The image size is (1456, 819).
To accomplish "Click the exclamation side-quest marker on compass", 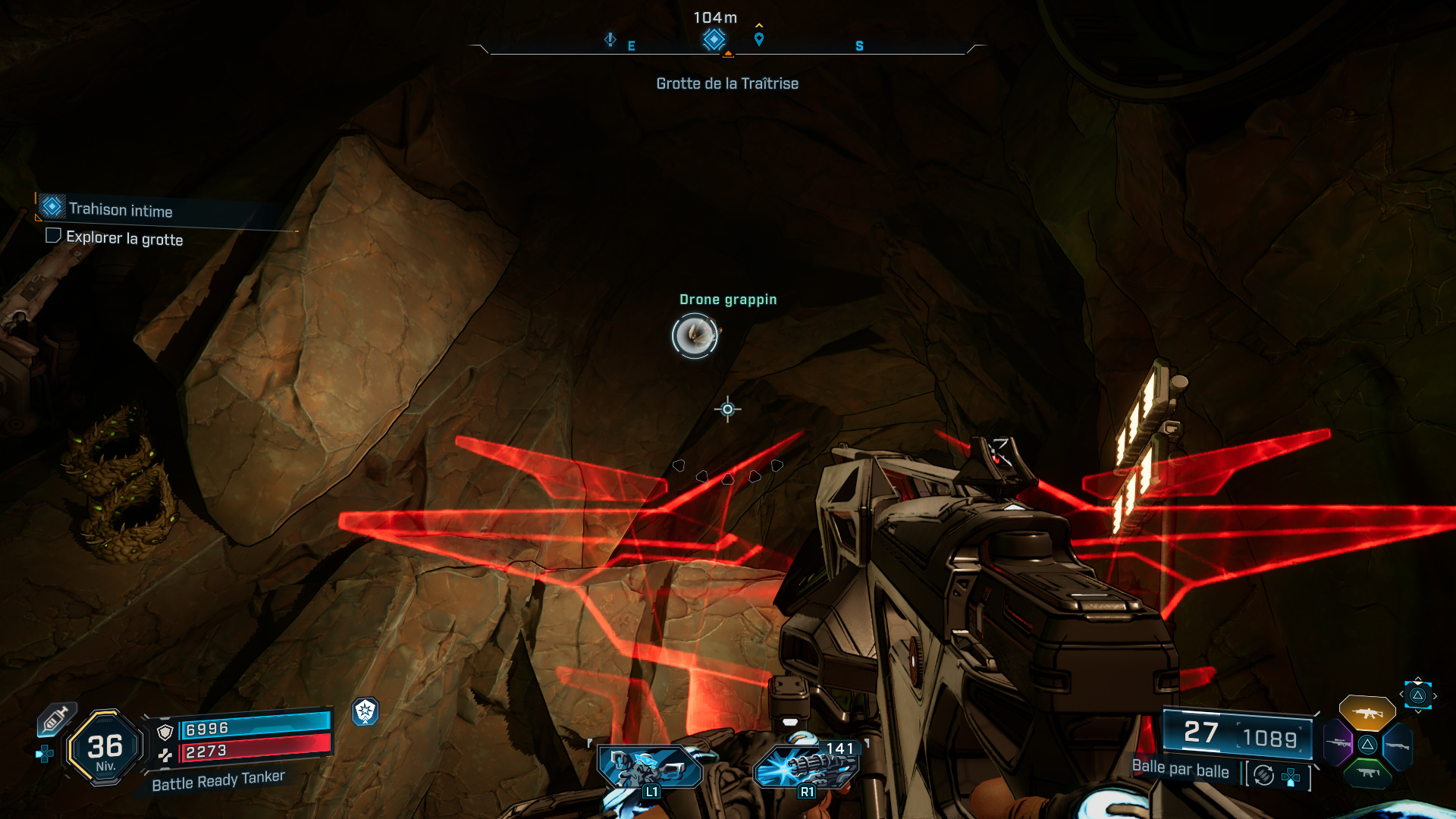I will coord(610,39).
